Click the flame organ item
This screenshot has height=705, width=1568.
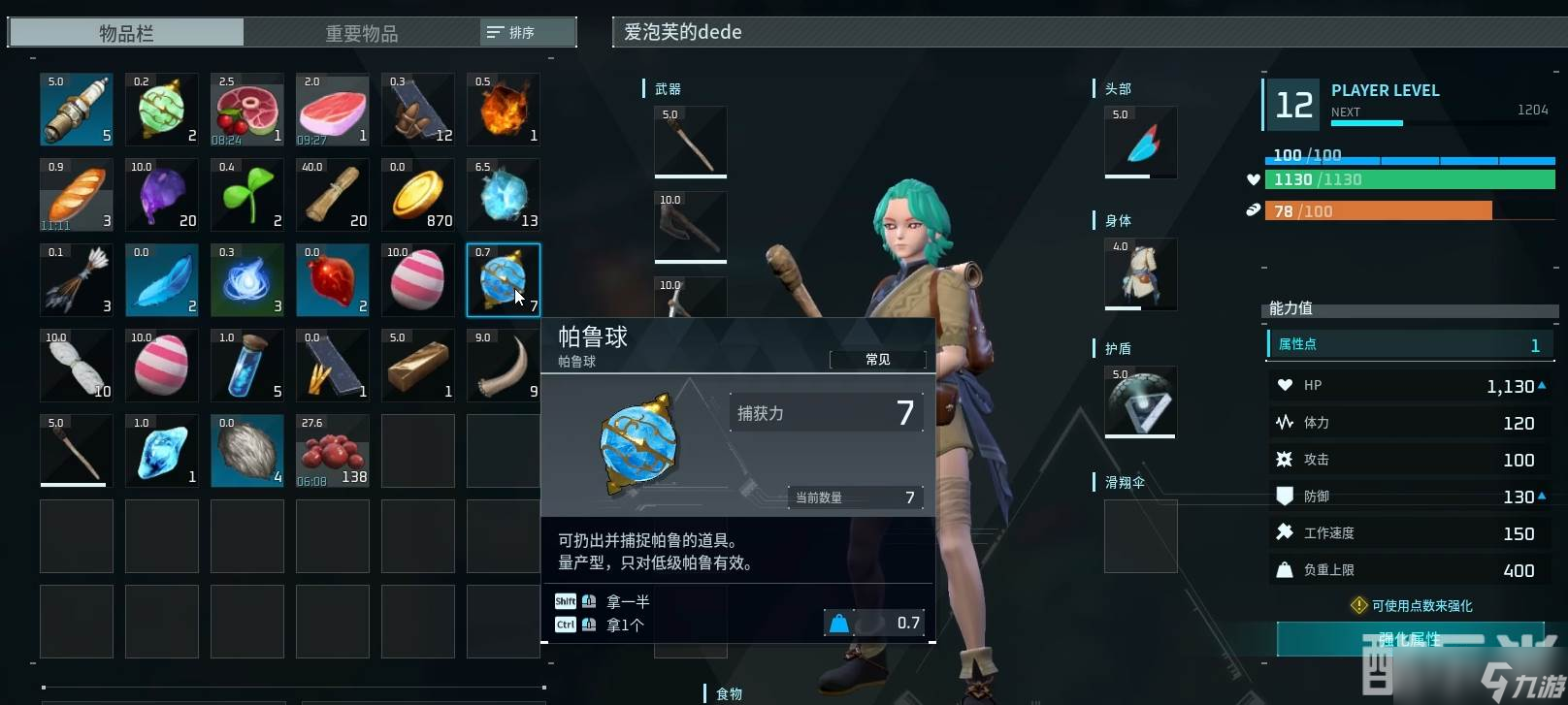(x=504, y=109)
